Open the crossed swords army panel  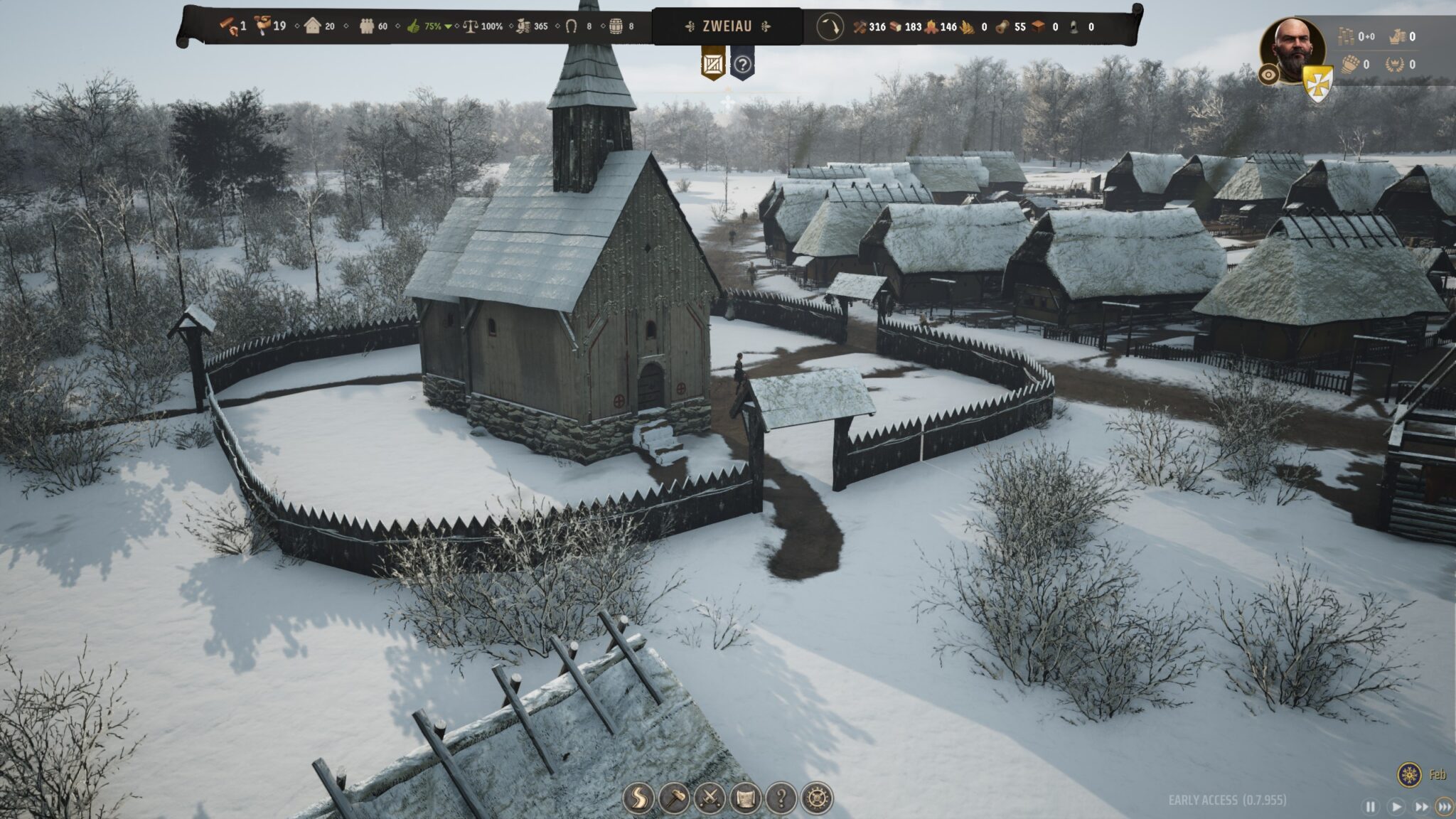(710, 798)
